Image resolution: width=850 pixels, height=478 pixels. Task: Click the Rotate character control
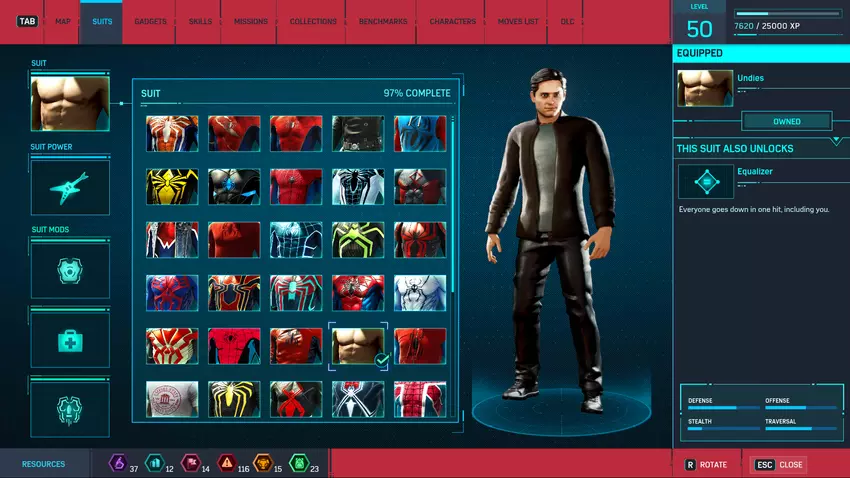click(x=706, y=465)
